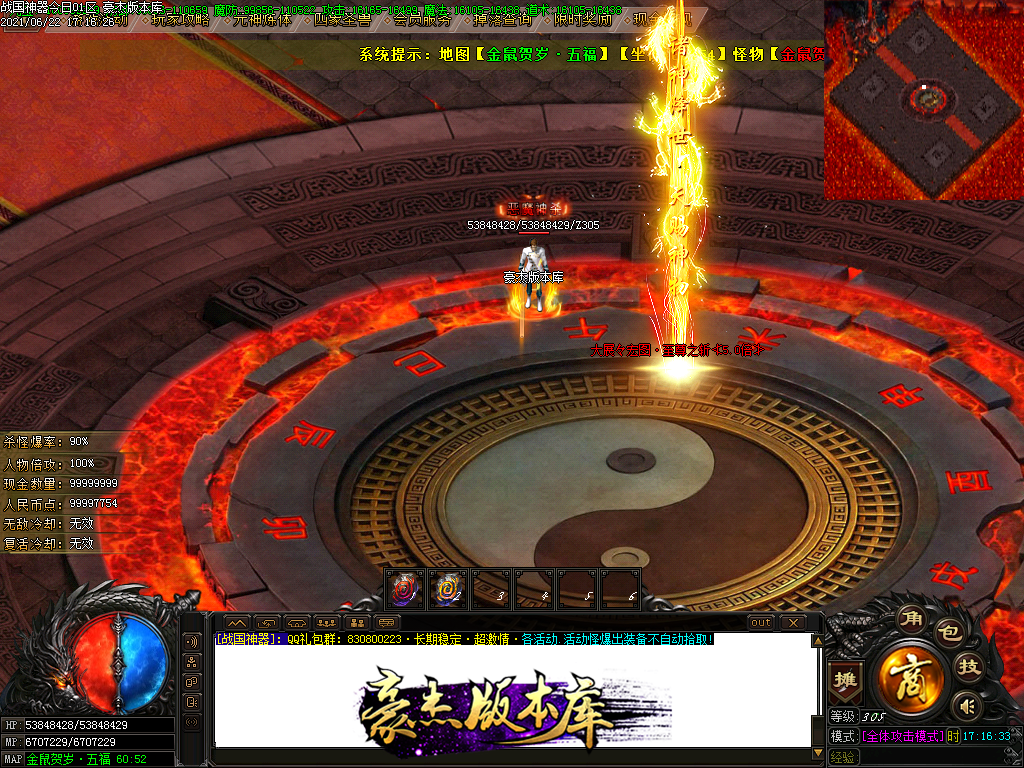
Task: Open the 限时奖励 timed rewards menu
Action: point(582,19)
